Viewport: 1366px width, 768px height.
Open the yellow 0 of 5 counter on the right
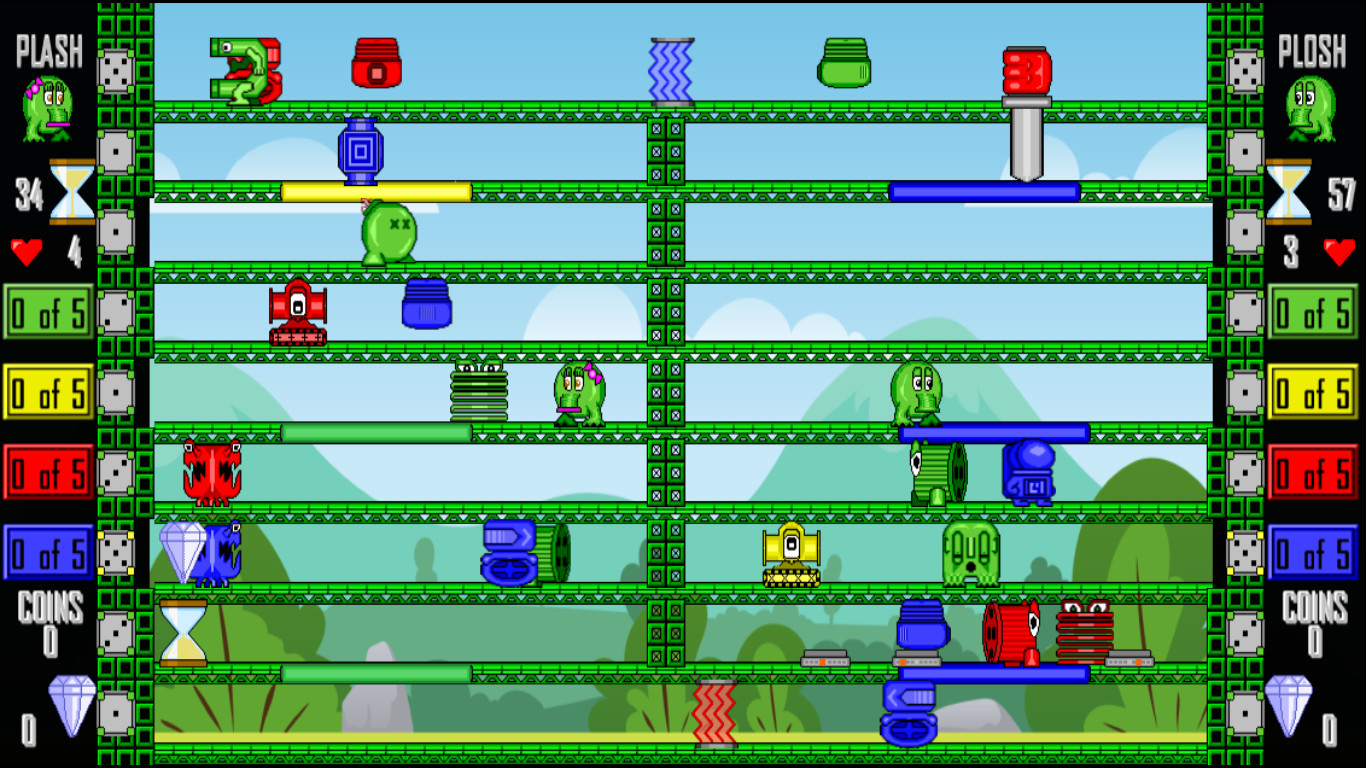point(1315,393)
